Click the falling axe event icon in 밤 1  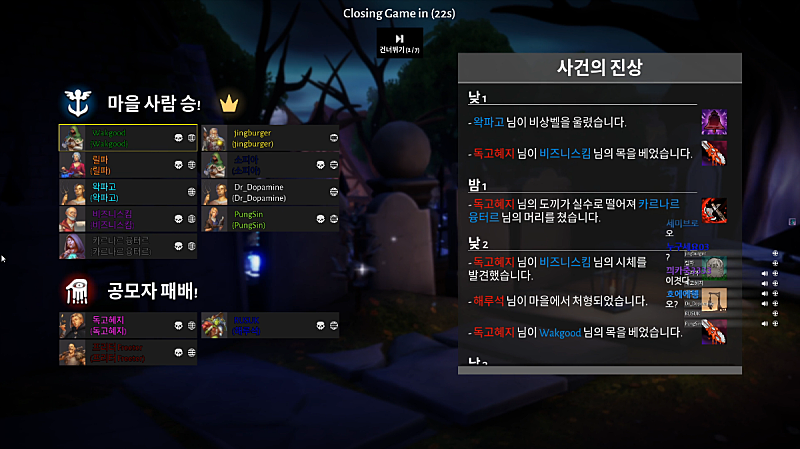coord(714,210)
